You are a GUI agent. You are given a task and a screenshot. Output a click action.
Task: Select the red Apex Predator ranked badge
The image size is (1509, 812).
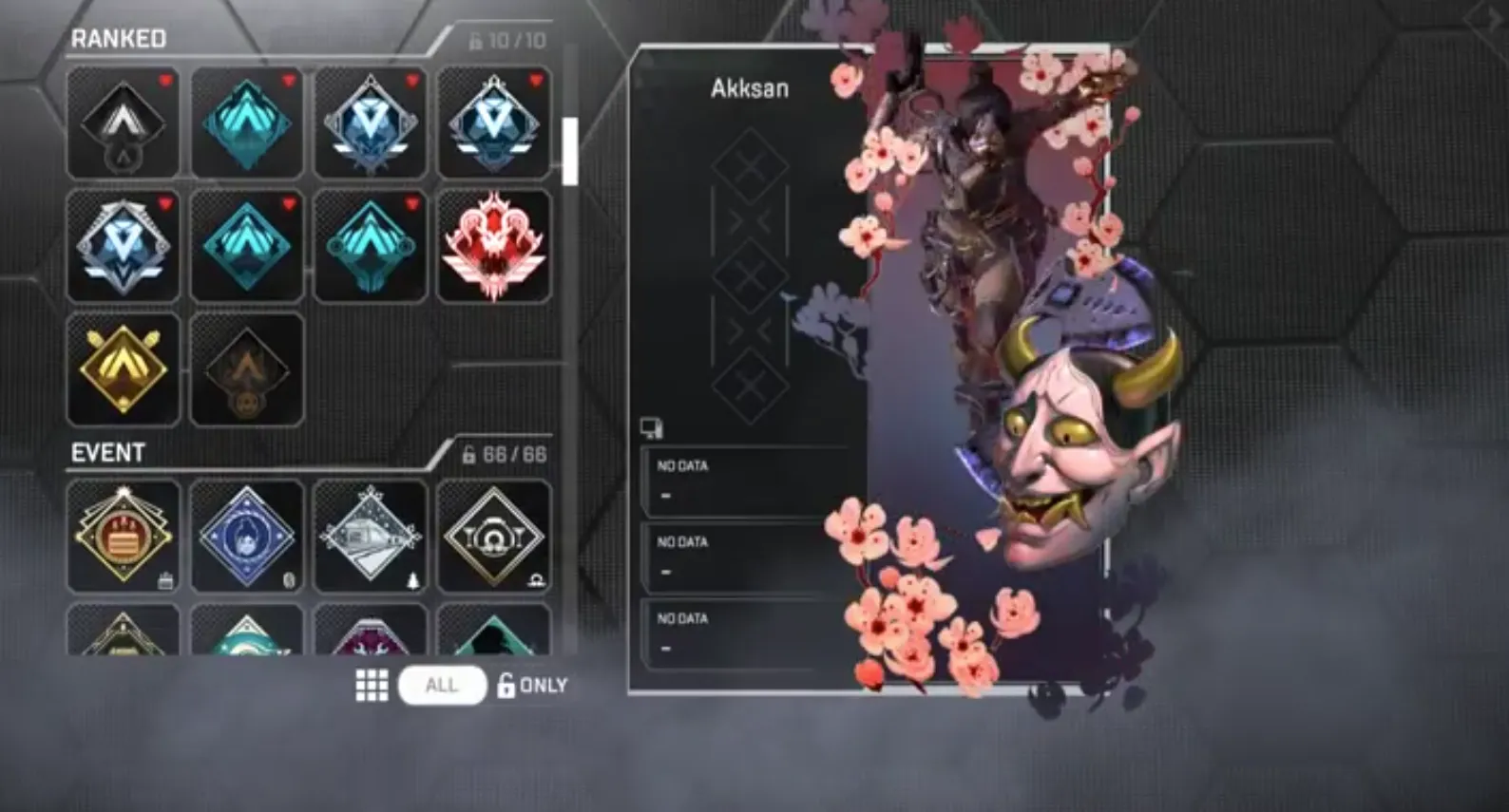493,244
